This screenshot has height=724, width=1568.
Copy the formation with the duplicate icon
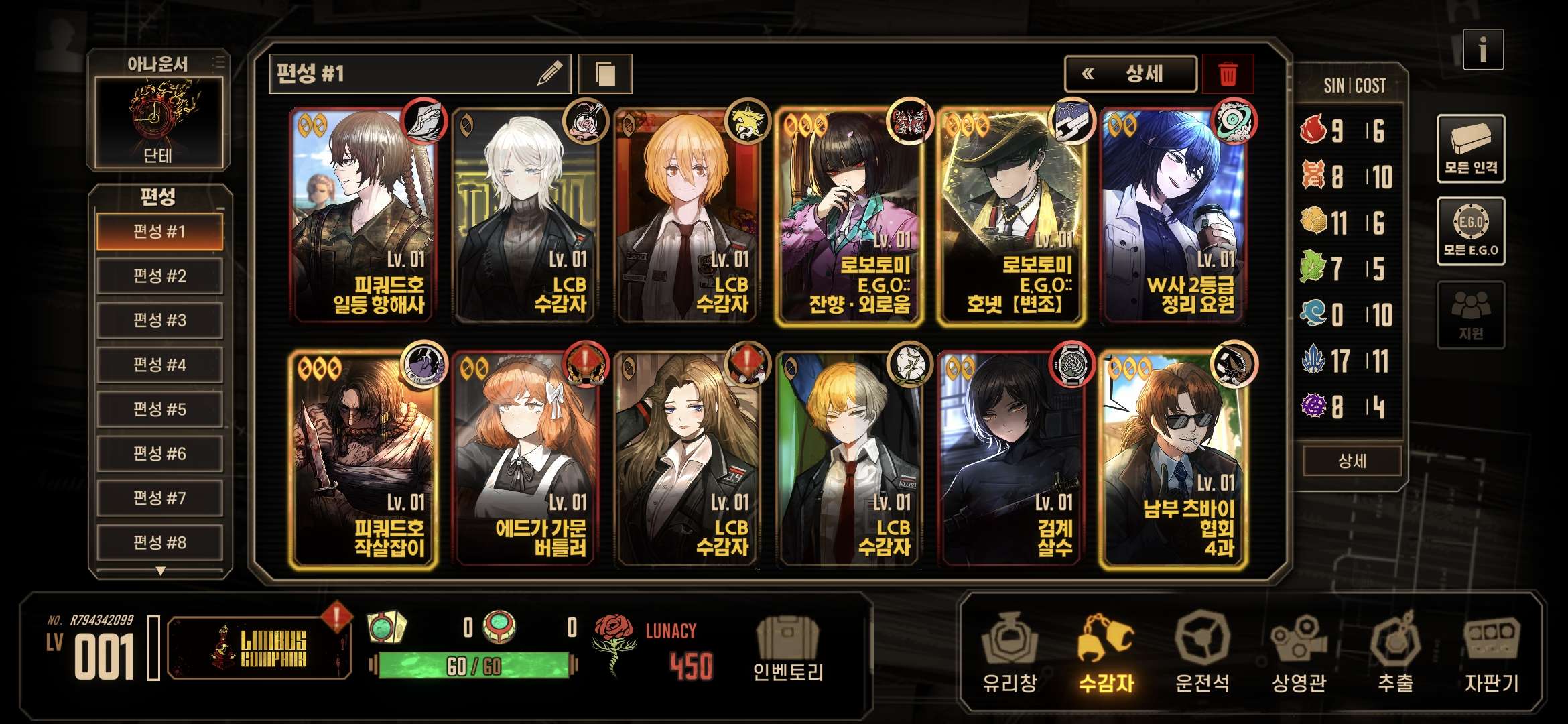[x=604, y=74]
